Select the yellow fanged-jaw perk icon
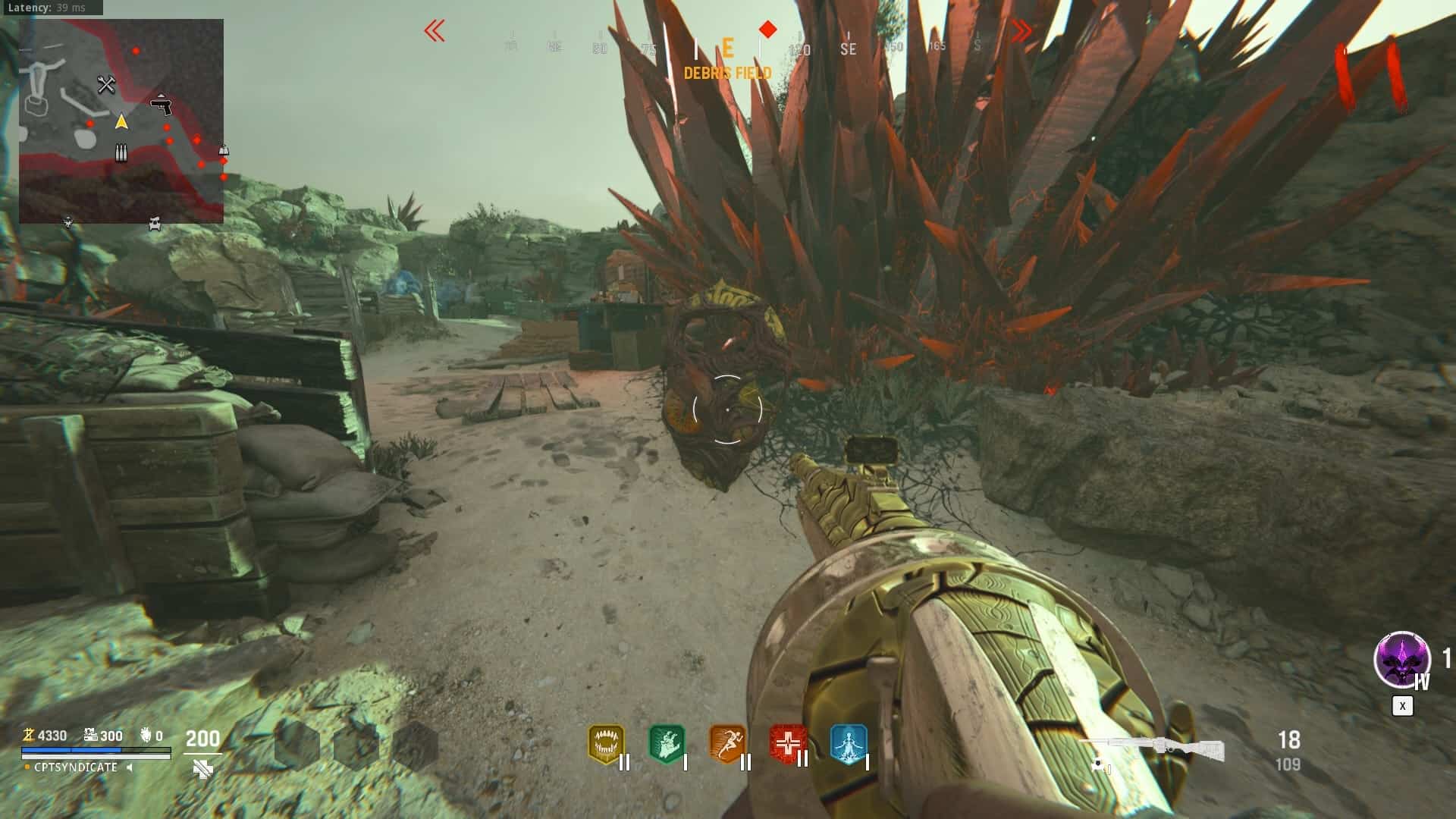 (605, 744)
